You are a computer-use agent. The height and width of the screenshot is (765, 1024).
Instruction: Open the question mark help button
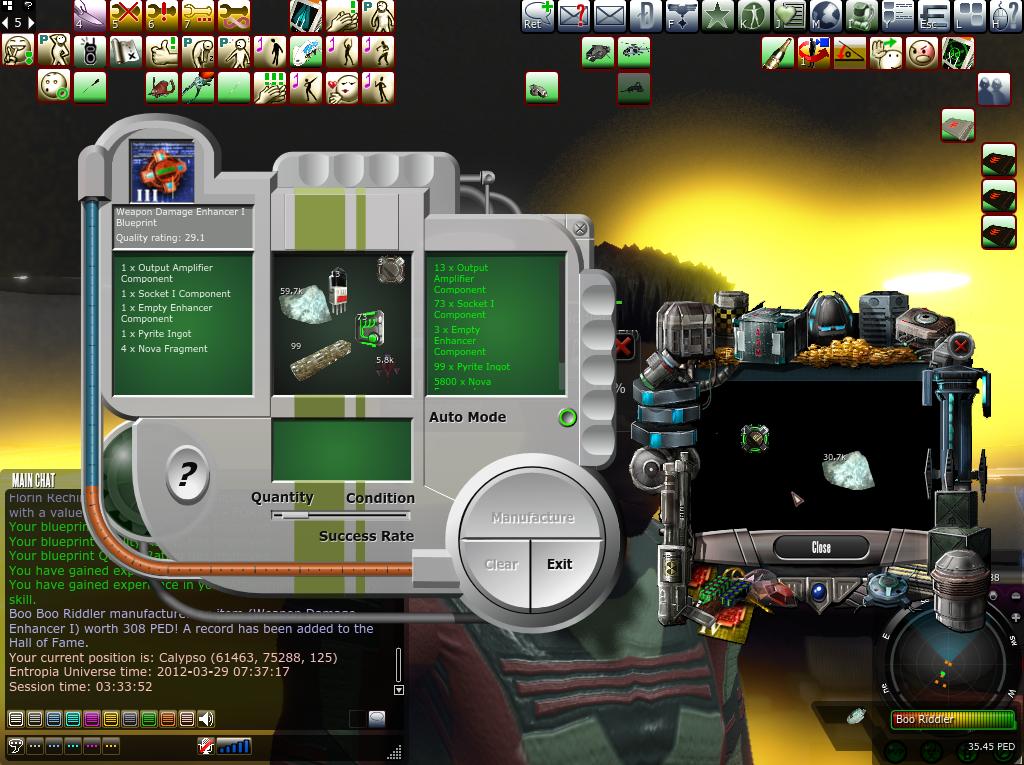click(x=187, y=474)
